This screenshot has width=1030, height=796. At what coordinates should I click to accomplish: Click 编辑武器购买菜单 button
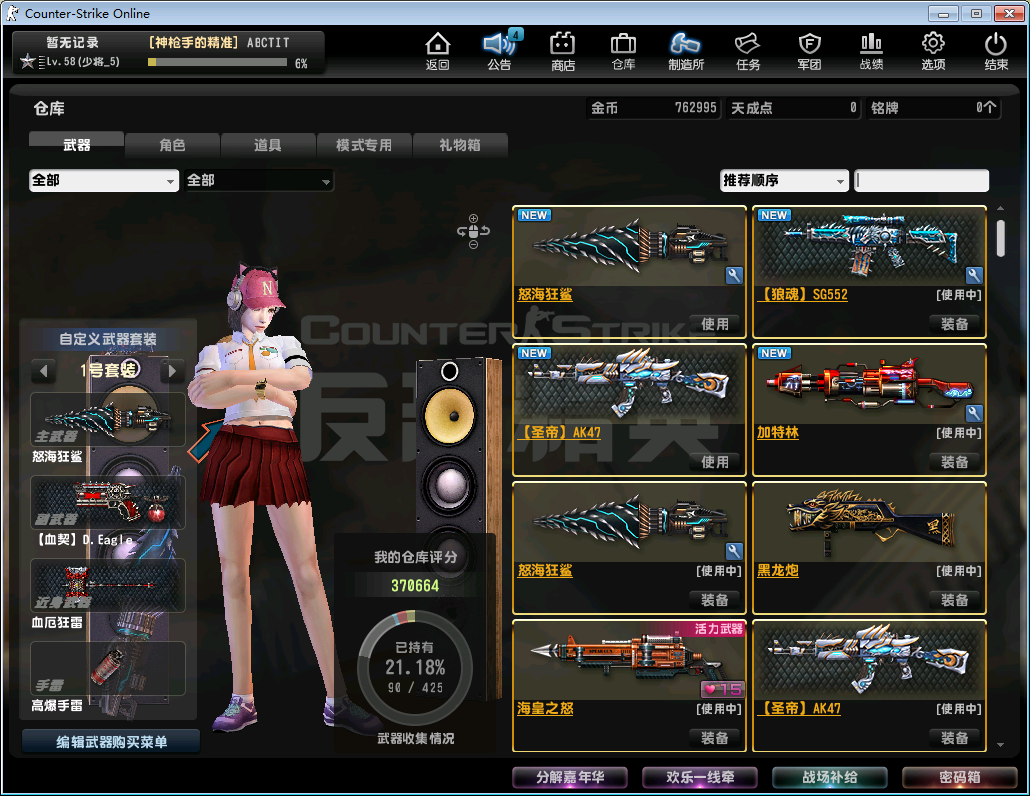click(111, 742)
